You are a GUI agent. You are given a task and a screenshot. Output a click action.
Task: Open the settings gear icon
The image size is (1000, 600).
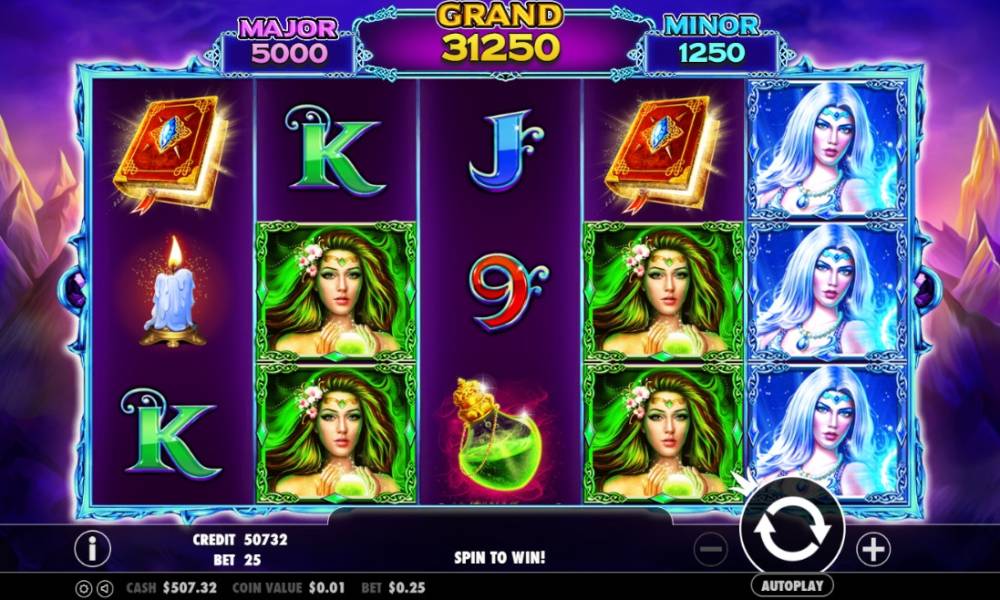point(82,588)
